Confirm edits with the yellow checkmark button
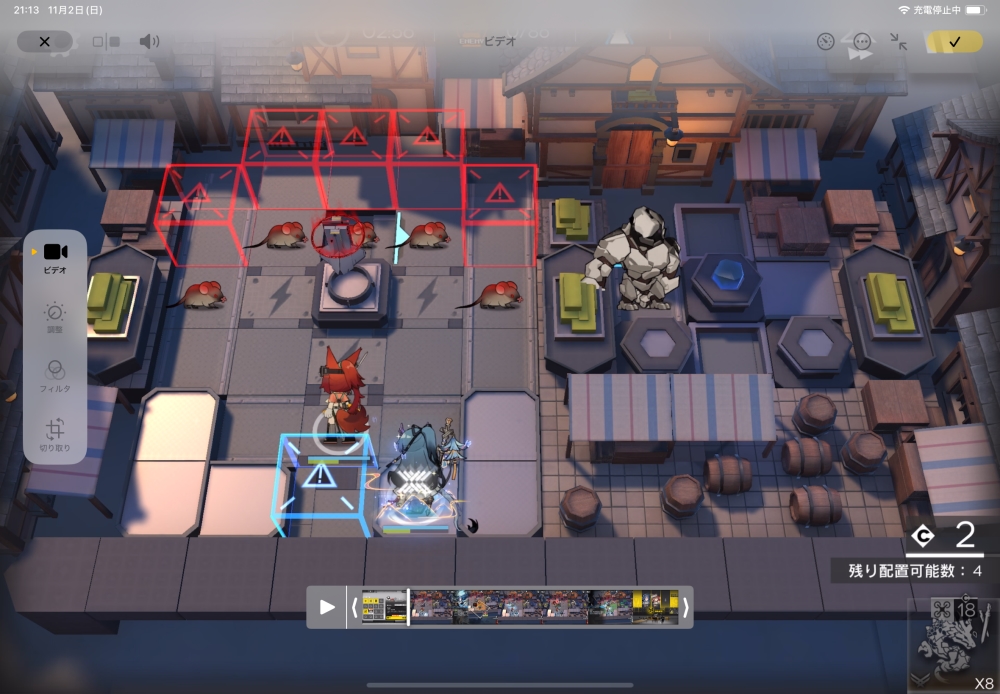Screen dimensions: 1000x694 (954, 41)
